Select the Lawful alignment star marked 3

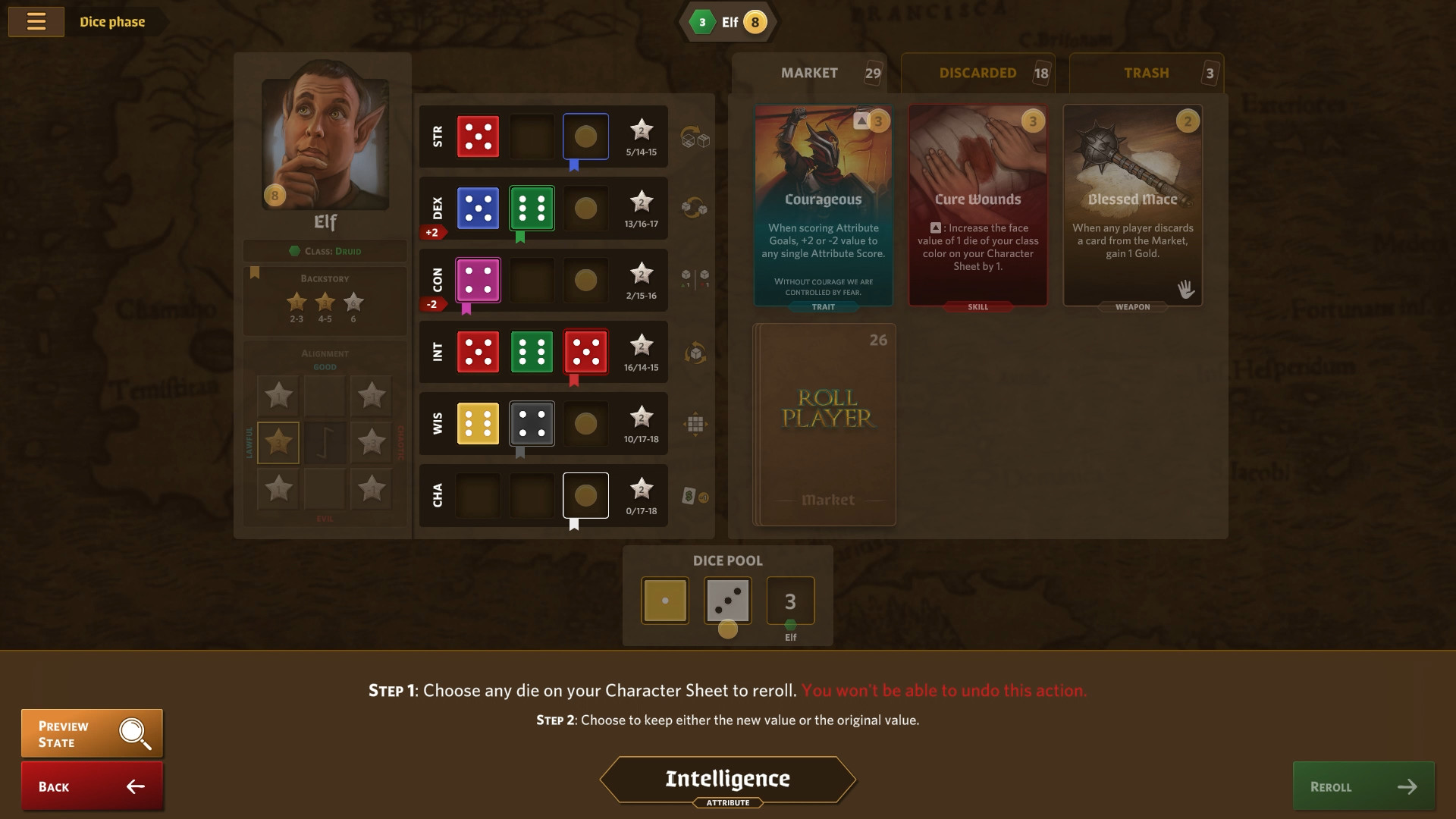(x=278, y=442)
